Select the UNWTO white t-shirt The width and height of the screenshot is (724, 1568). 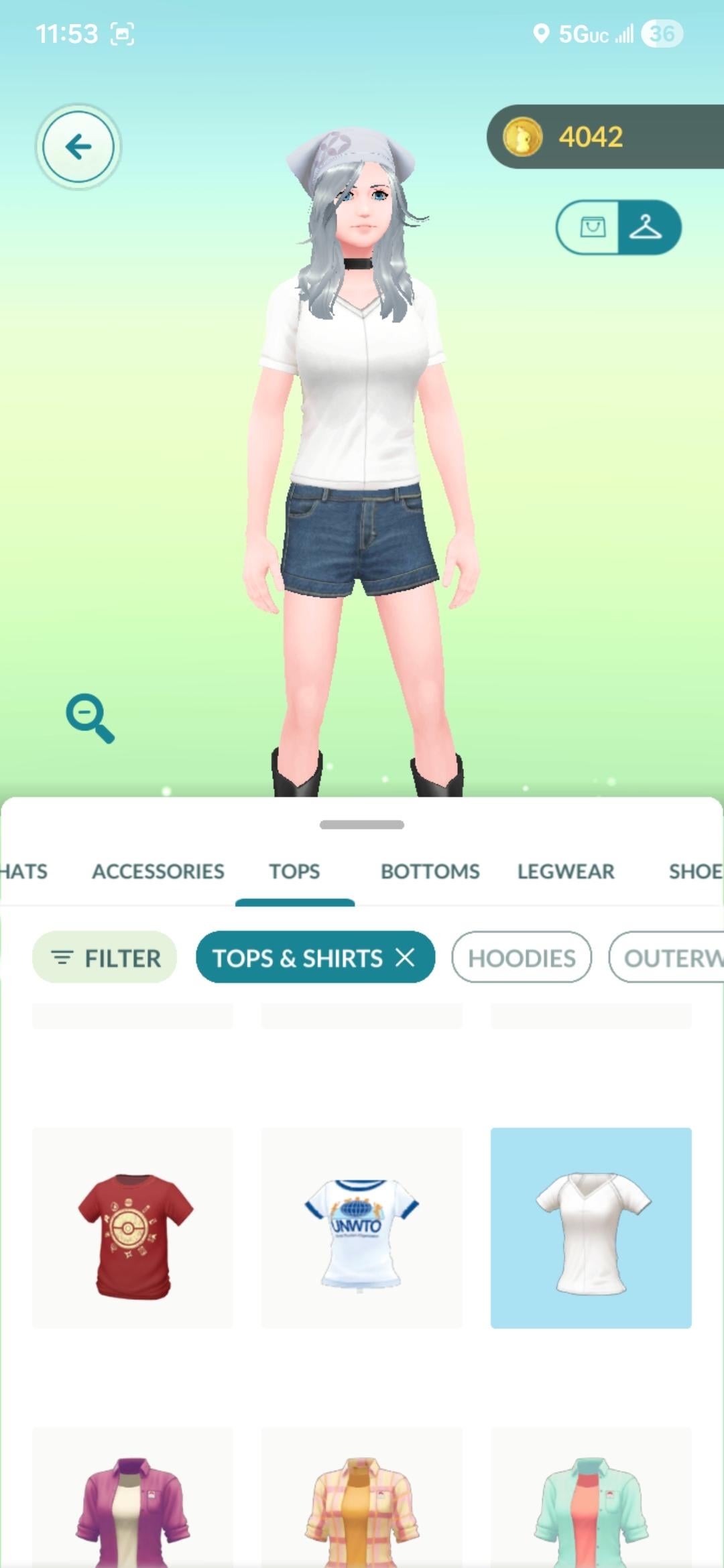tap(361, 1228)
